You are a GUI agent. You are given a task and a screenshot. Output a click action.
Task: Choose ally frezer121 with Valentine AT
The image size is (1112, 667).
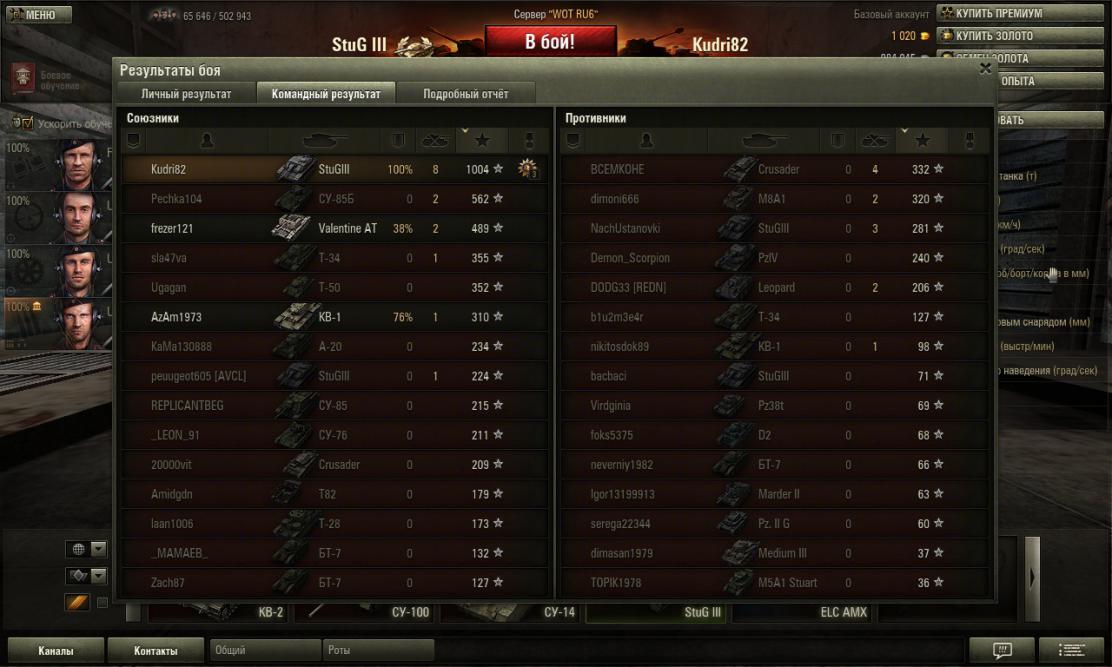coord(335,228)
